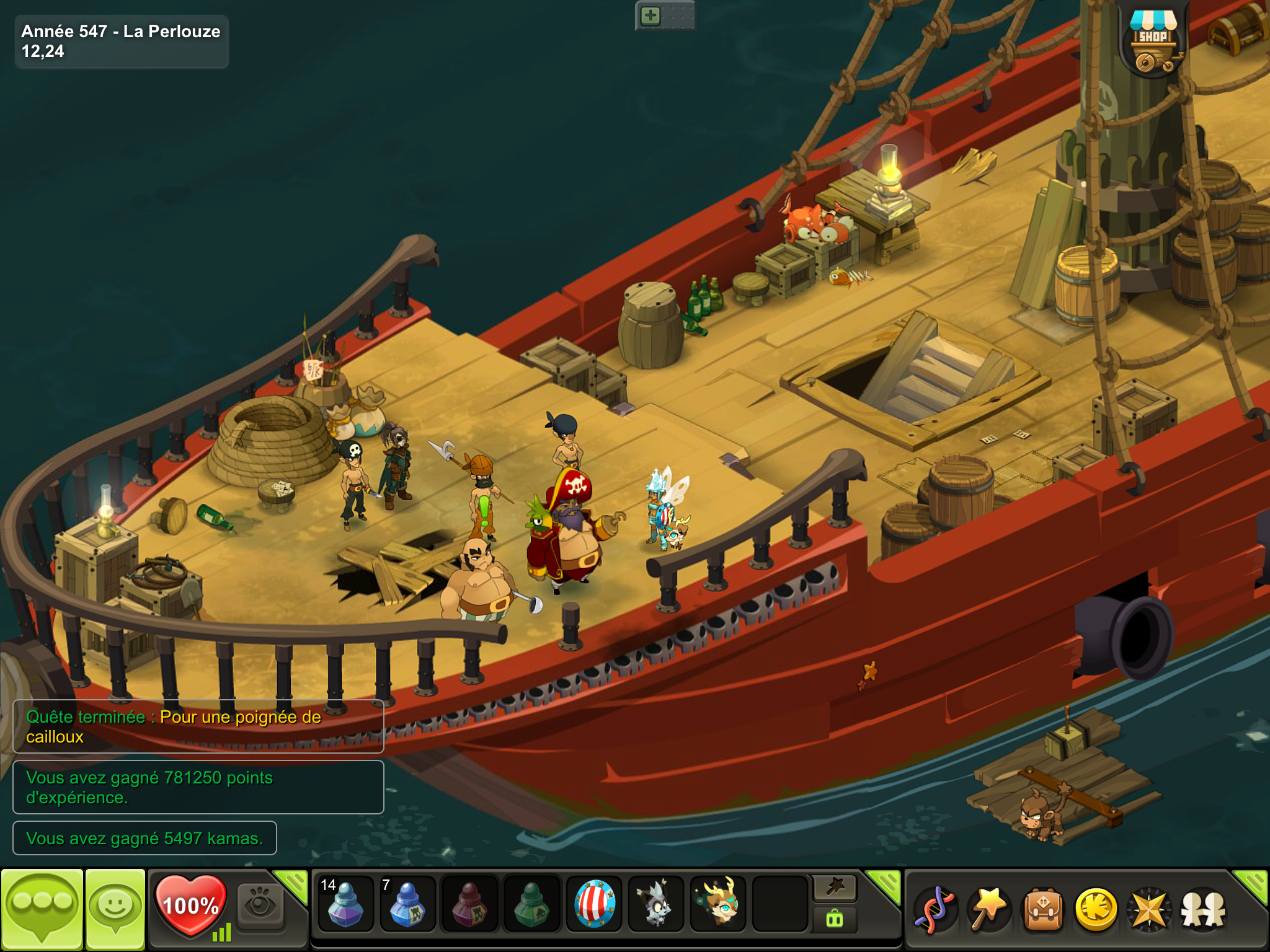1270x952 pixels.
Task: Use the red-and-white striped shield item
Action: pos(594,906)
